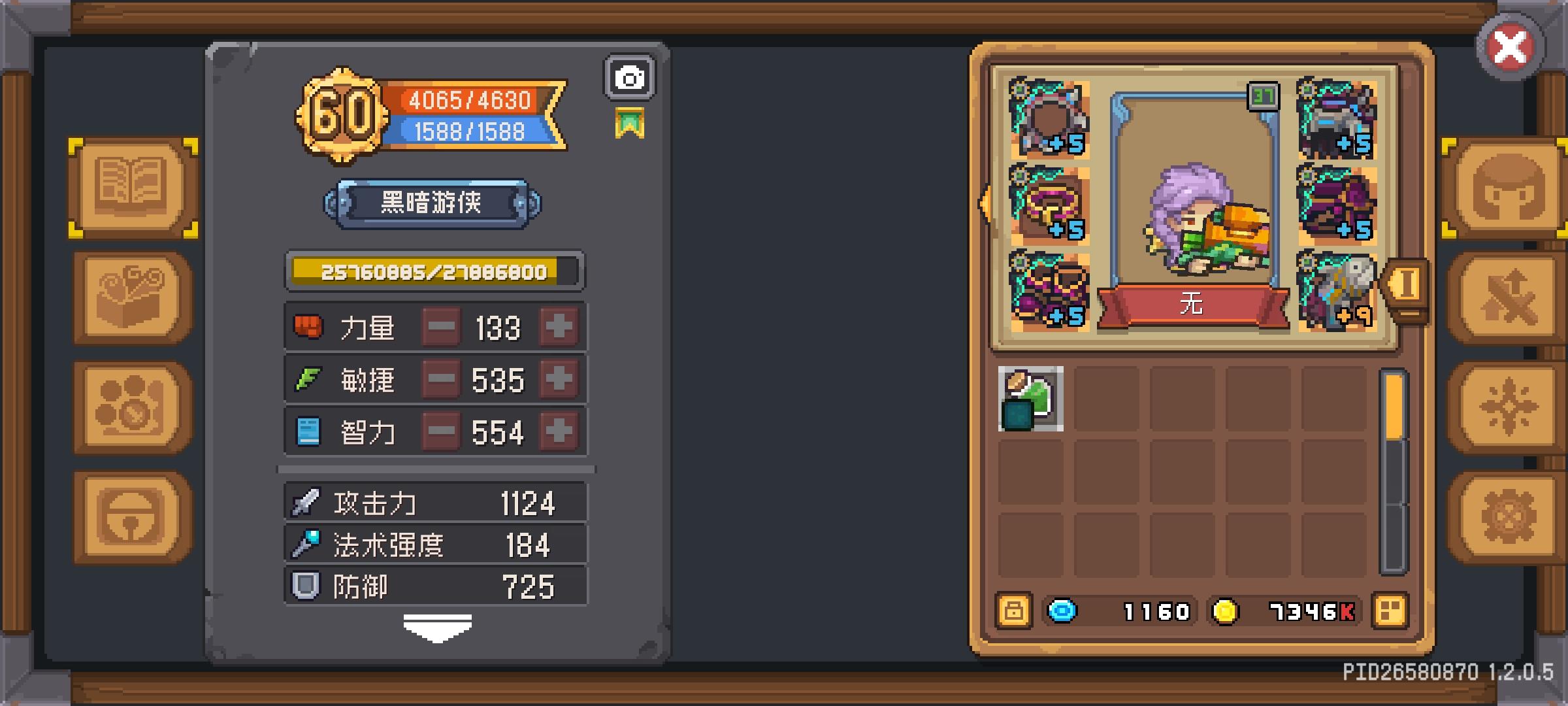Increase 力量 with the plus button
The width and height of the screenshot is (1568, 706).
click(x=559, y=327)
